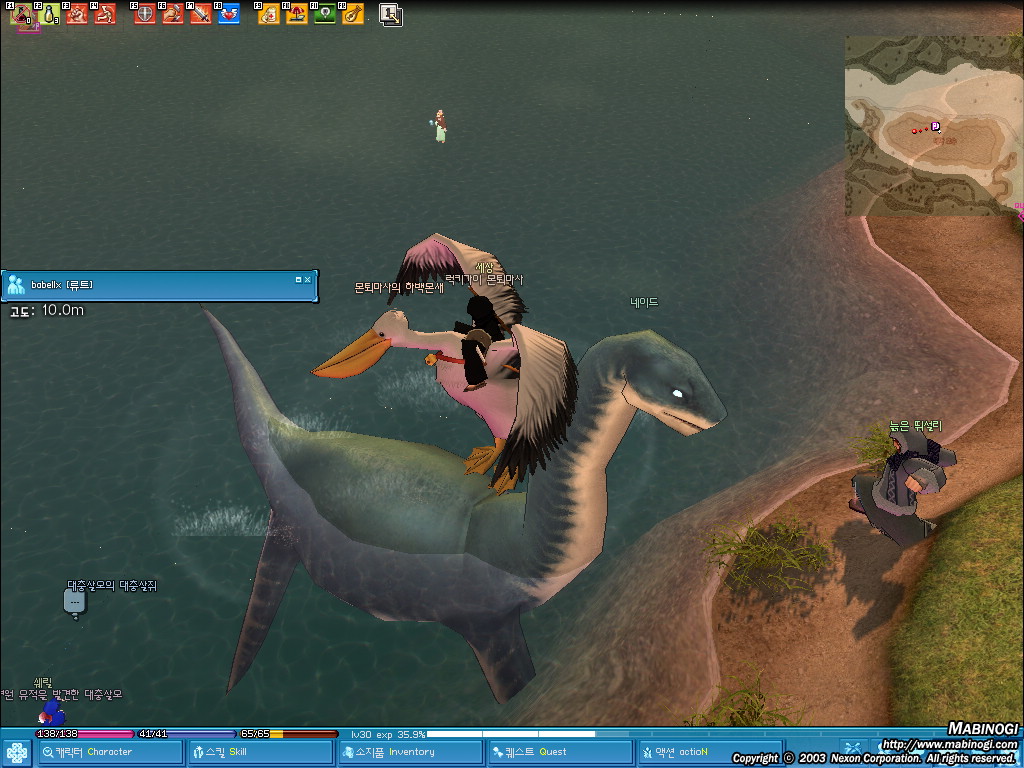Use the F2 potion bottle hotkey slot
The image size is (1024, 768).
(49, 14)
